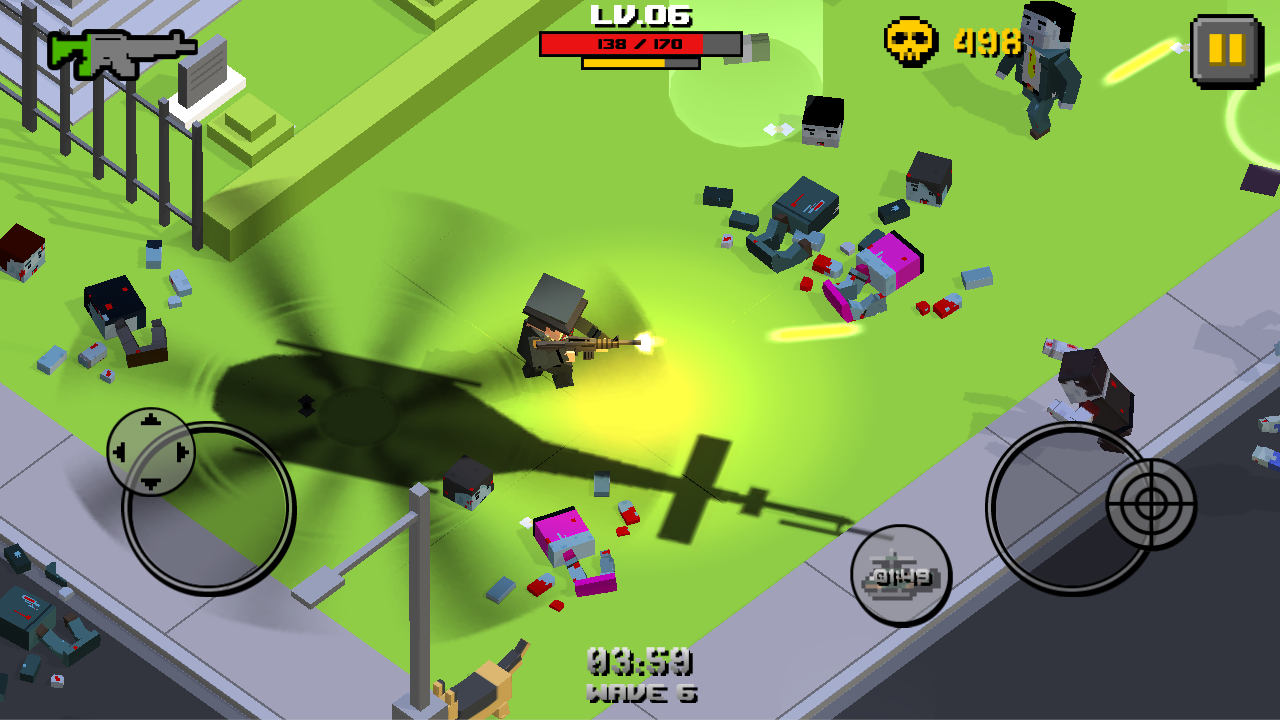Image resolution: width=1280 pixels, height=720 pixels.
Task: Click the red health bar showing 138/170
Action: pyautogui.click(x=640, y=42)
